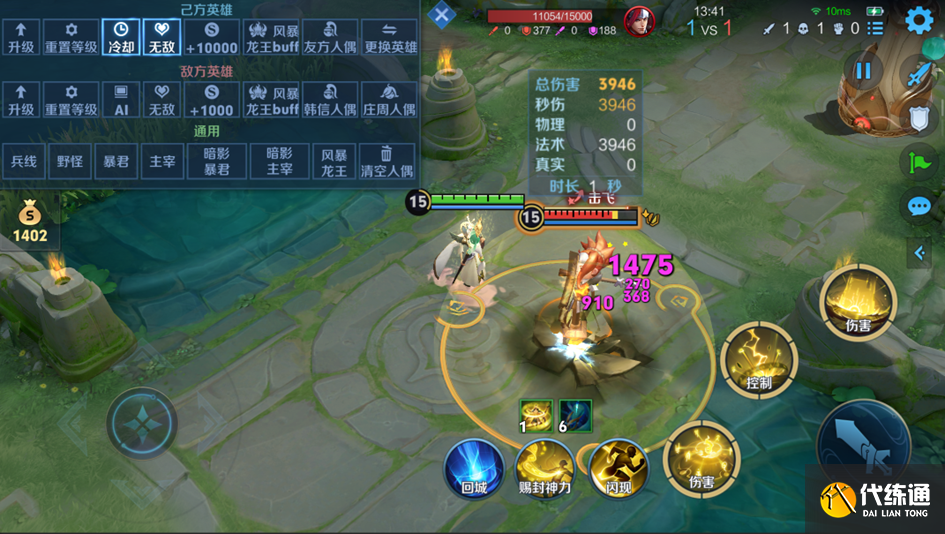This screenshot has width=945, height=534.
Task: Open the chat bubble
Action: point(919,206)
